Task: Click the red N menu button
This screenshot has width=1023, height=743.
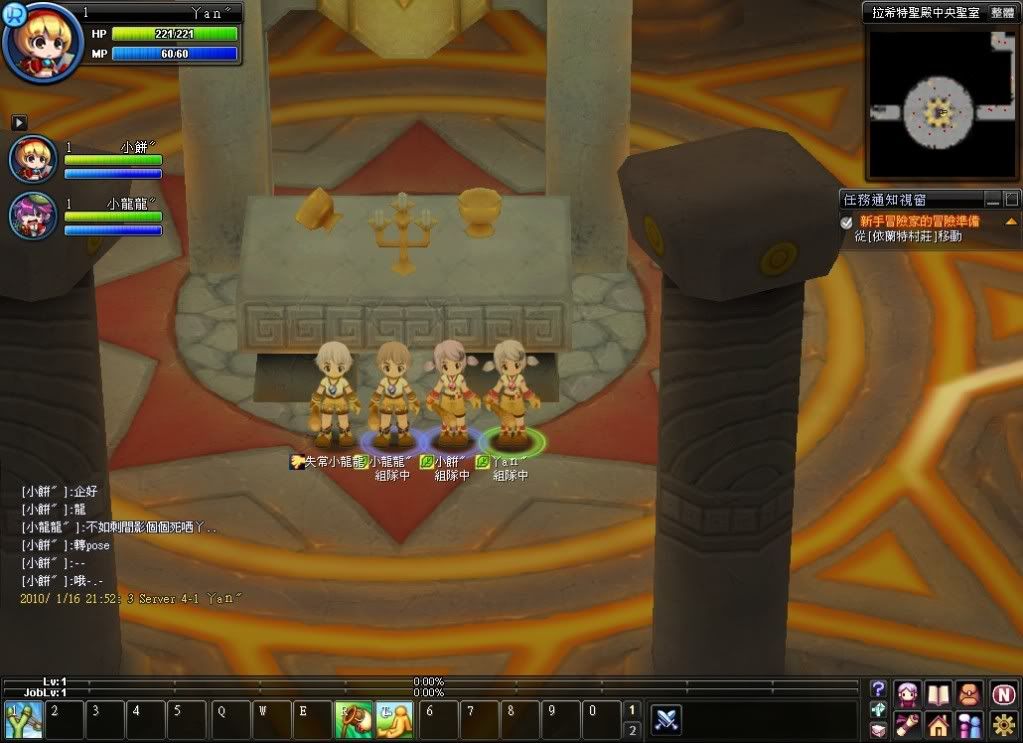Action: pyautogui.click(x=1004, y=692)
